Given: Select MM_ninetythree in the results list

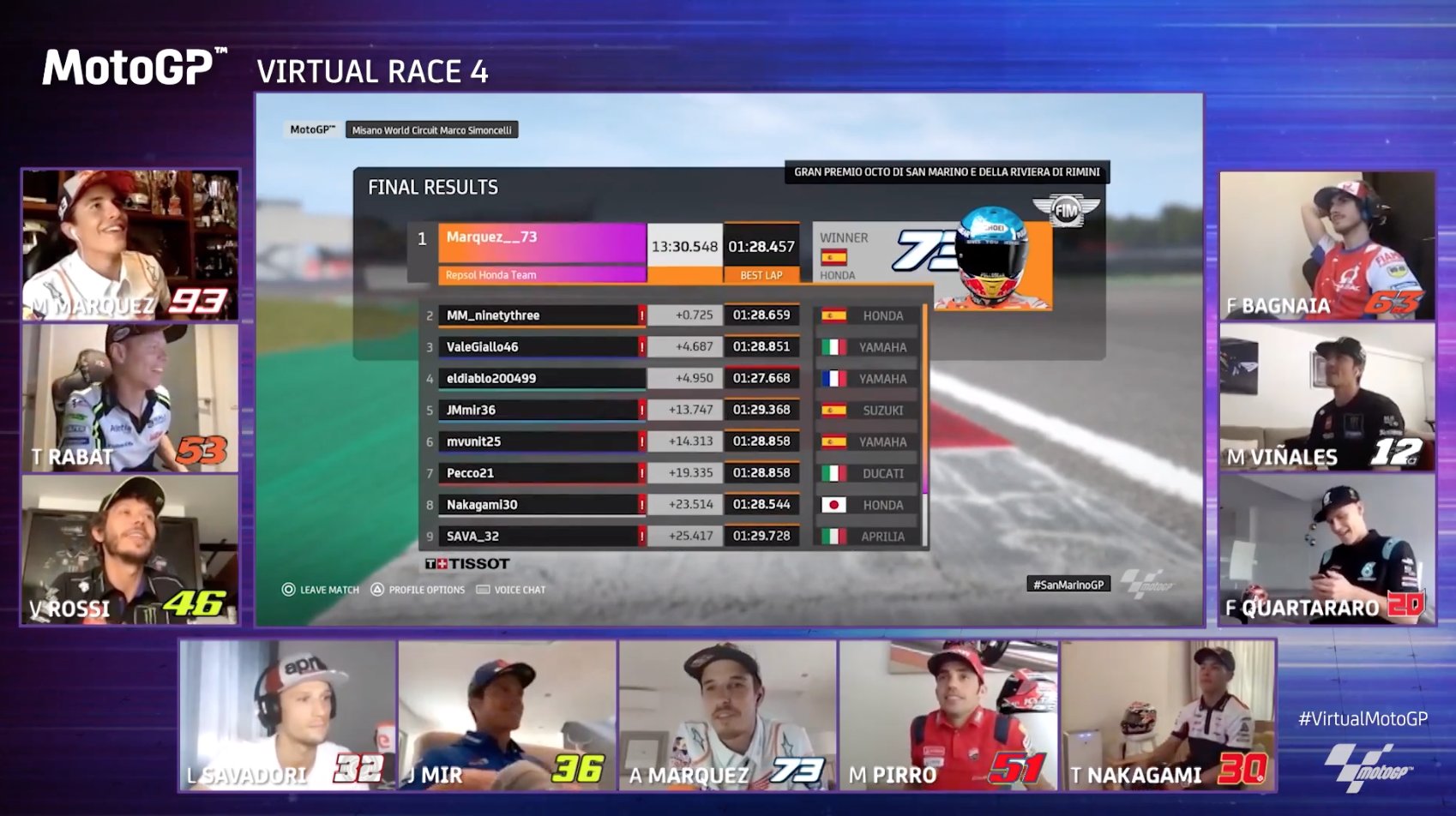Looking at the screenshot, I should click(540, 315).
